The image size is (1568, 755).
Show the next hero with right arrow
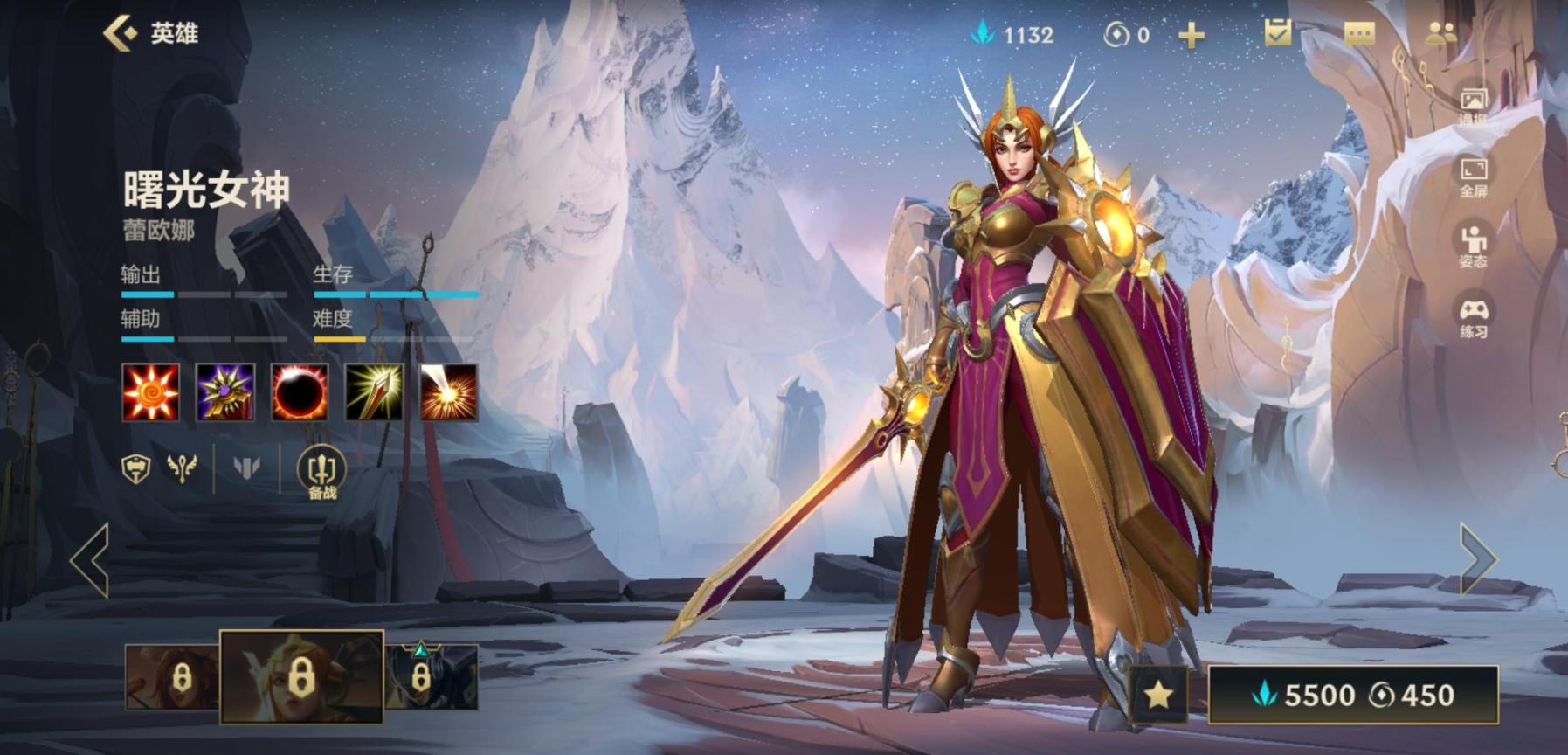click(1477, 558)
